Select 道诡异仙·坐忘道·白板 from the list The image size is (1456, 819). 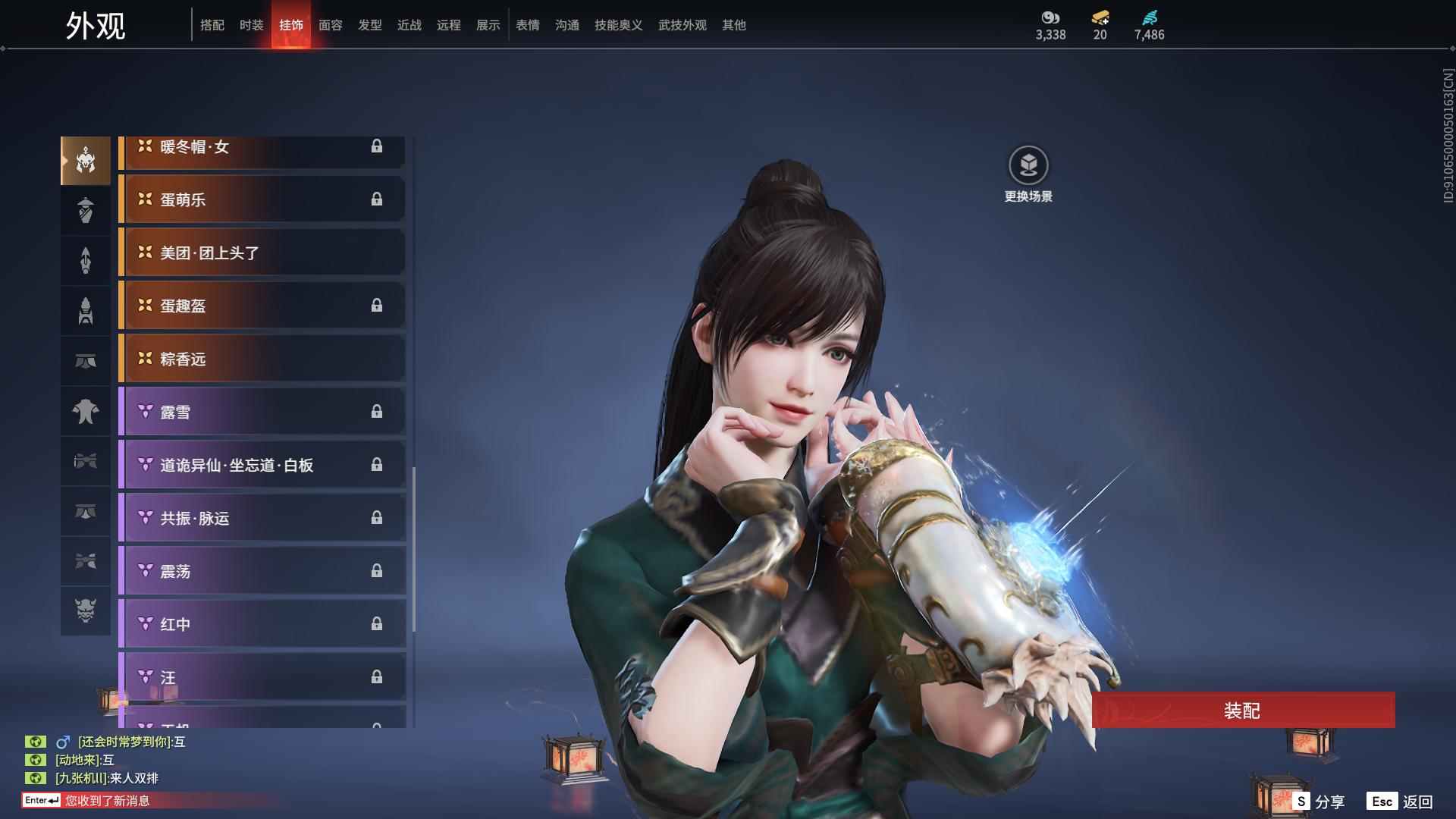[262, 465]
